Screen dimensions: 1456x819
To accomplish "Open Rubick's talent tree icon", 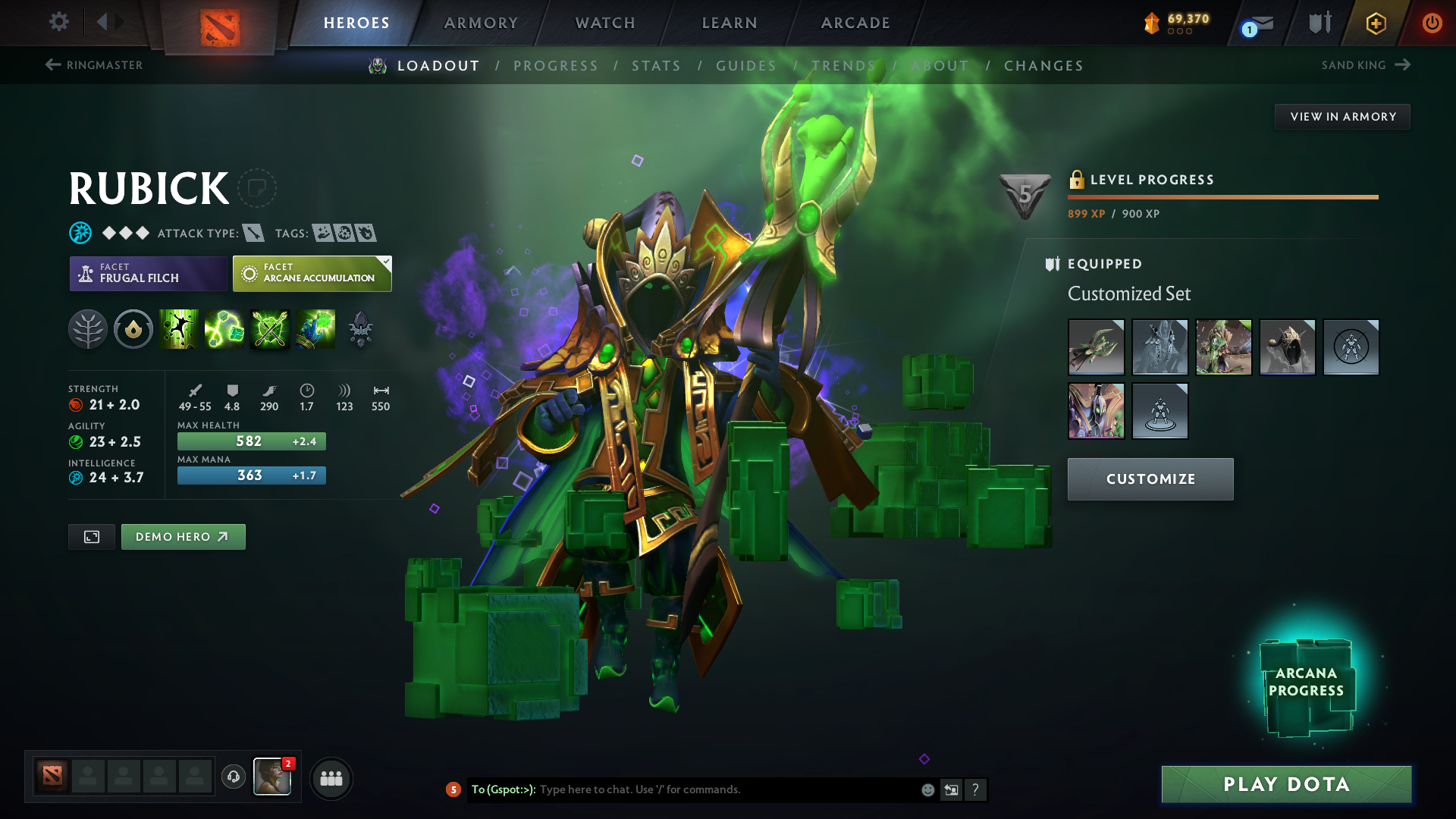I will coord(88,329).
